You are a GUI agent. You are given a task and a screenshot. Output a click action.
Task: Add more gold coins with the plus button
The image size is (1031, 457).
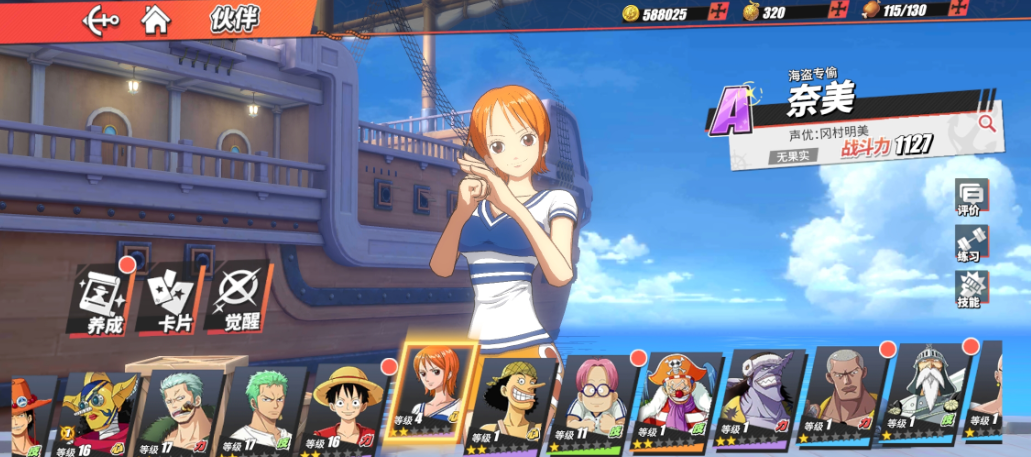tap(715, 12)
